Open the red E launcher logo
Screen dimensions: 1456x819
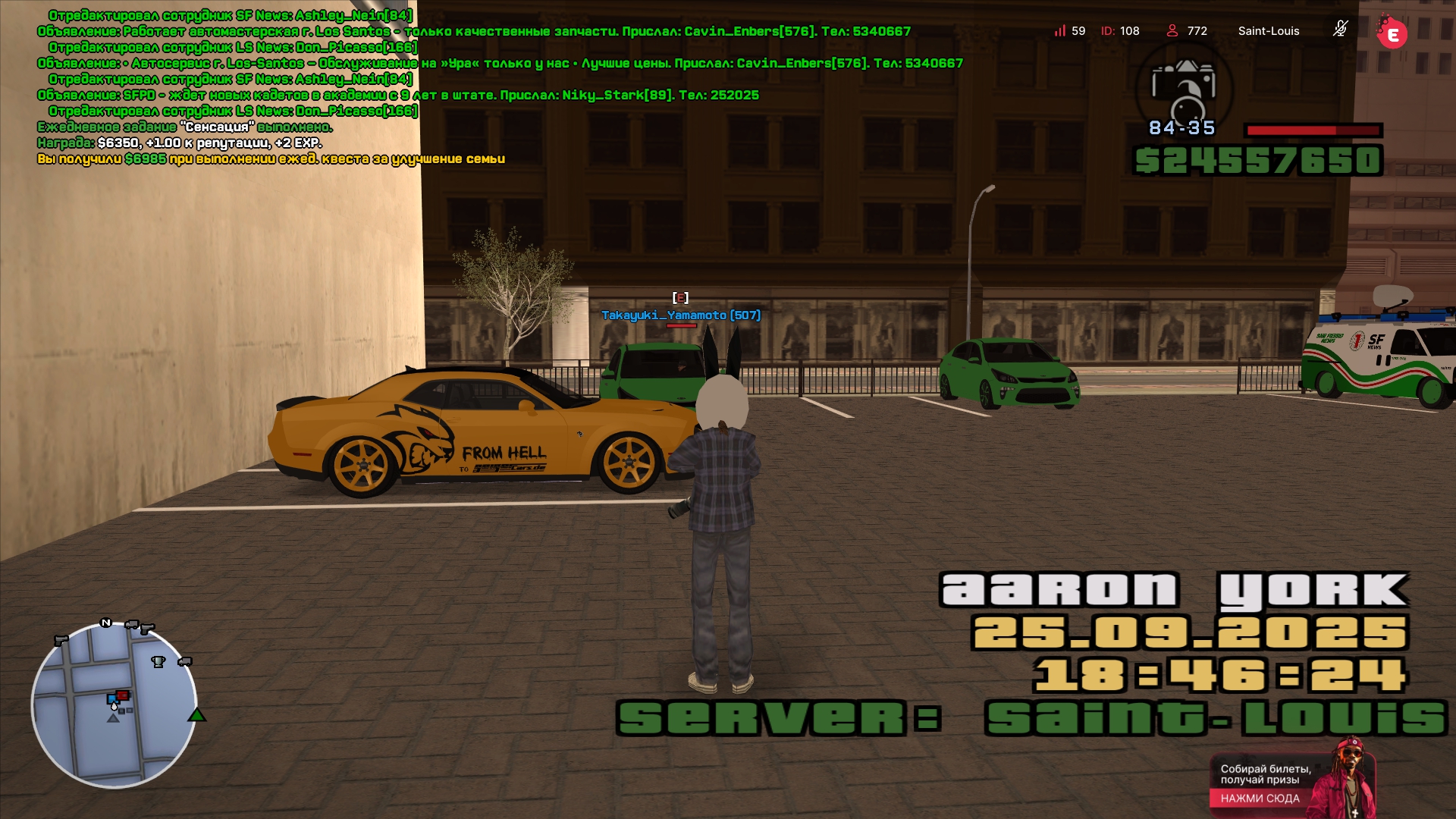click(x=1392, y=33)
